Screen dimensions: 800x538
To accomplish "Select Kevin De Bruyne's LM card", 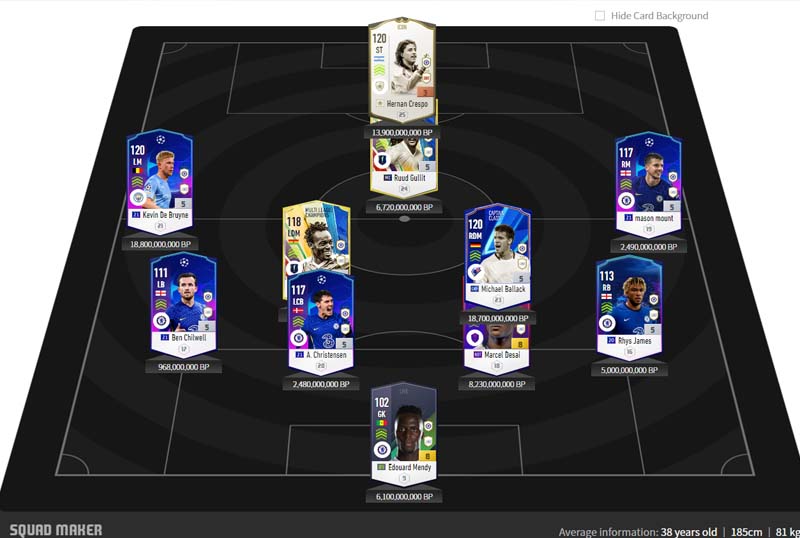I will pos(160,180).
